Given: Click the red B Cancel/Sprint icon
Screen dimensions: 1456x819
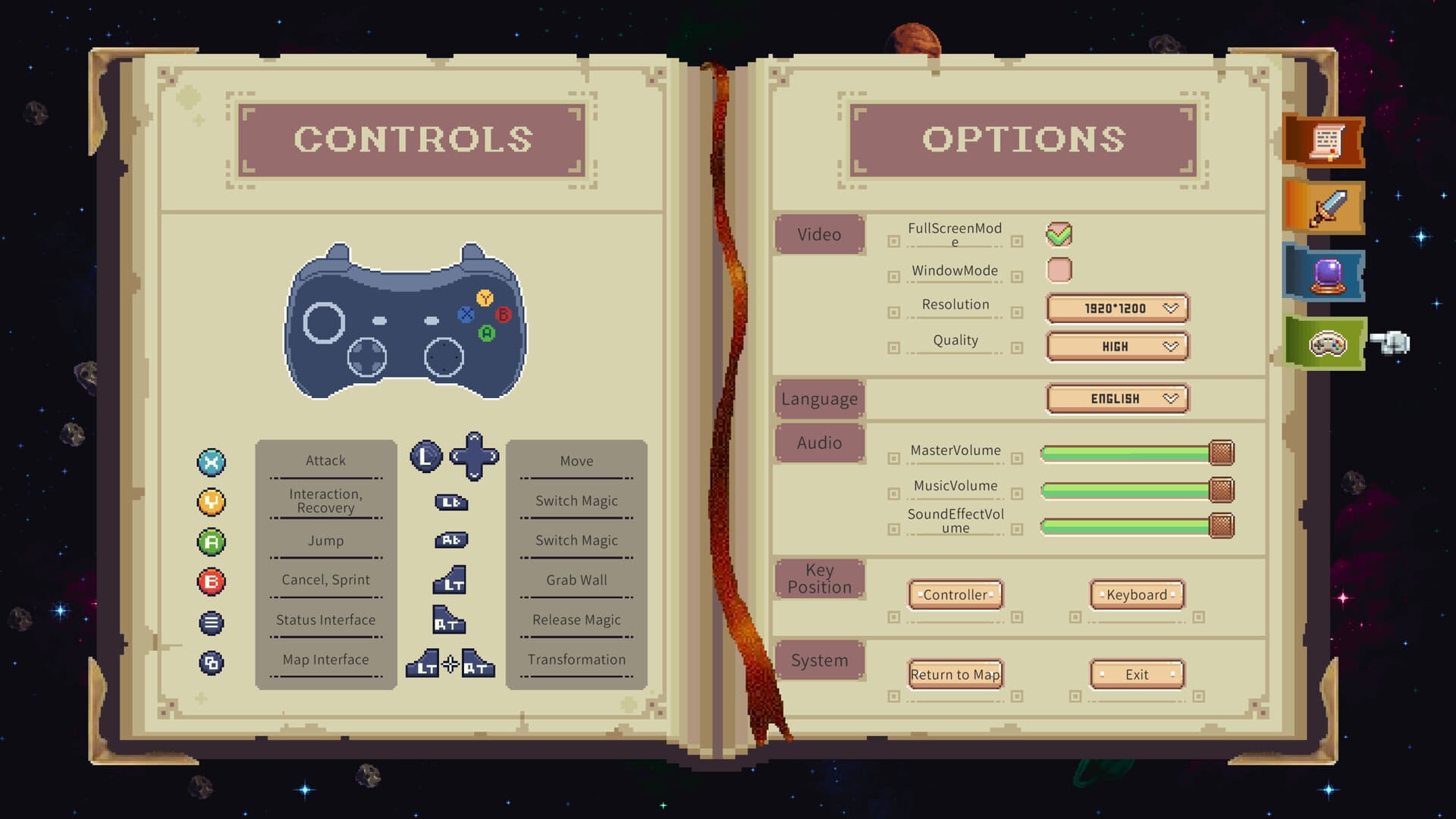Looking at the screenshot, I should click(212, 581).
